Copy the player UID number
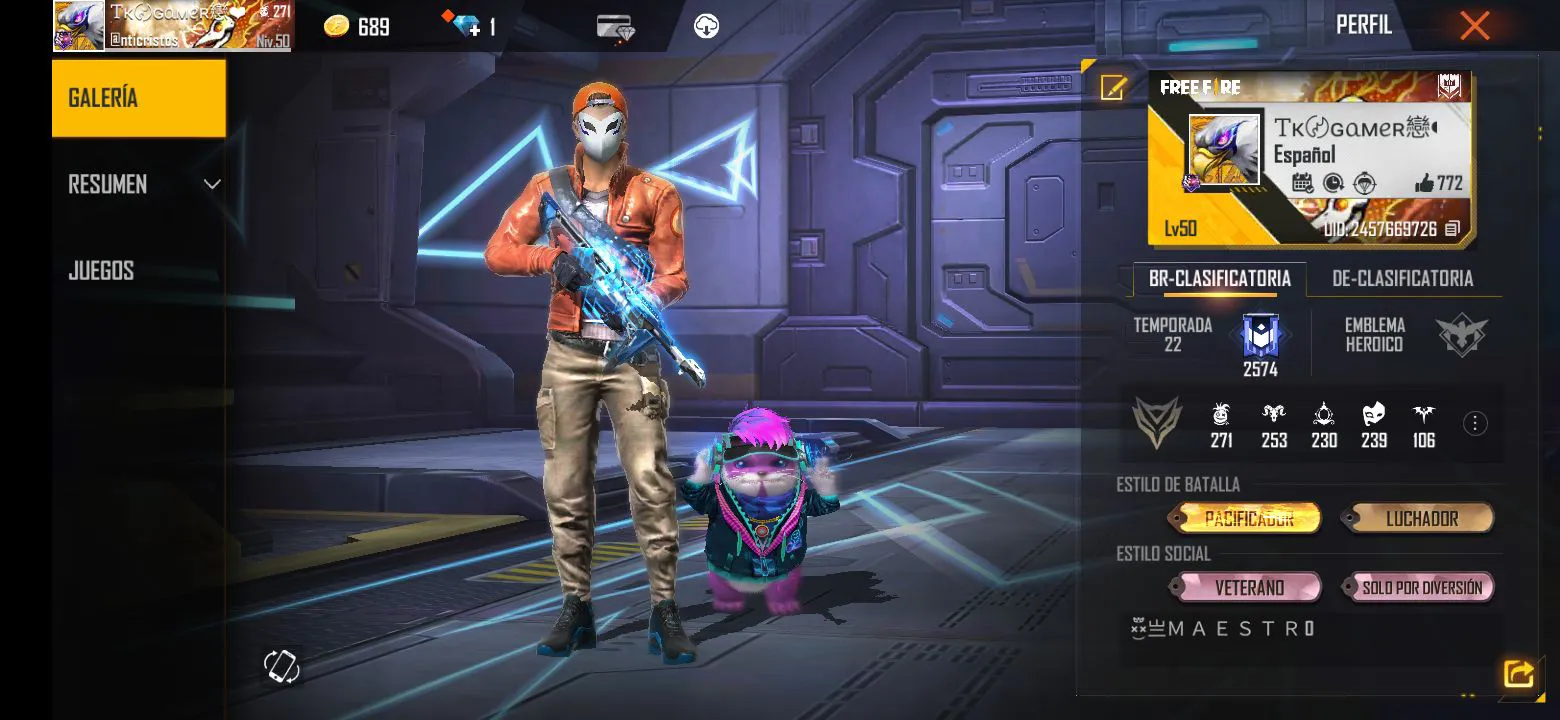The image size is (1560, 720). pyautogui.click(x=1453, y=230)
